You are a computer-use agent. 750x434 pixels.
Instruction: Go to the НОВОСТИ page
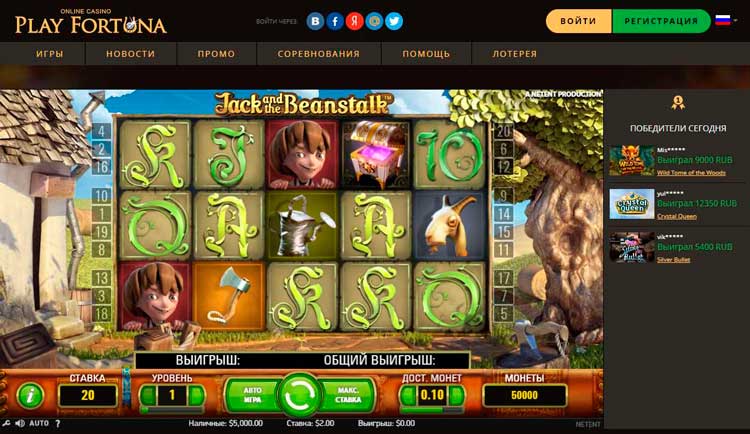(x=130, y=54)
